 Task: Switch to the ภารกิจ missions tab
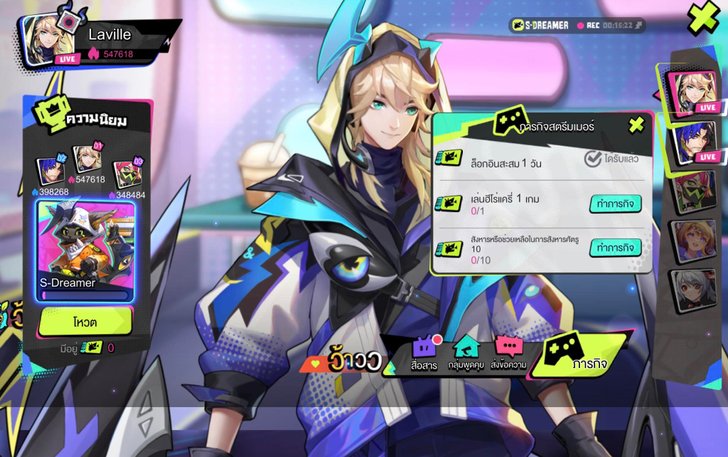point(571,356)
